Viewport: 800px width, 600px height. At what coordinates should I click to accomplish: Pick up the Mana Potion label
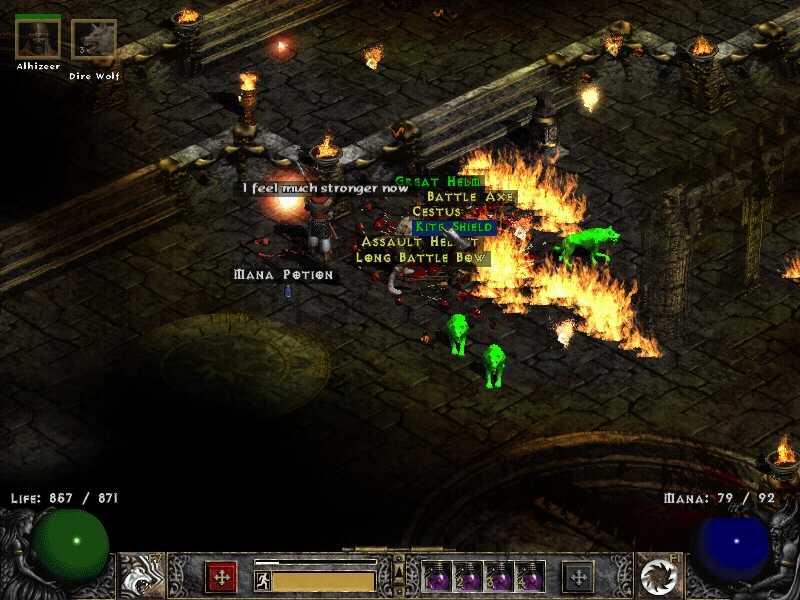coord(283,274)
